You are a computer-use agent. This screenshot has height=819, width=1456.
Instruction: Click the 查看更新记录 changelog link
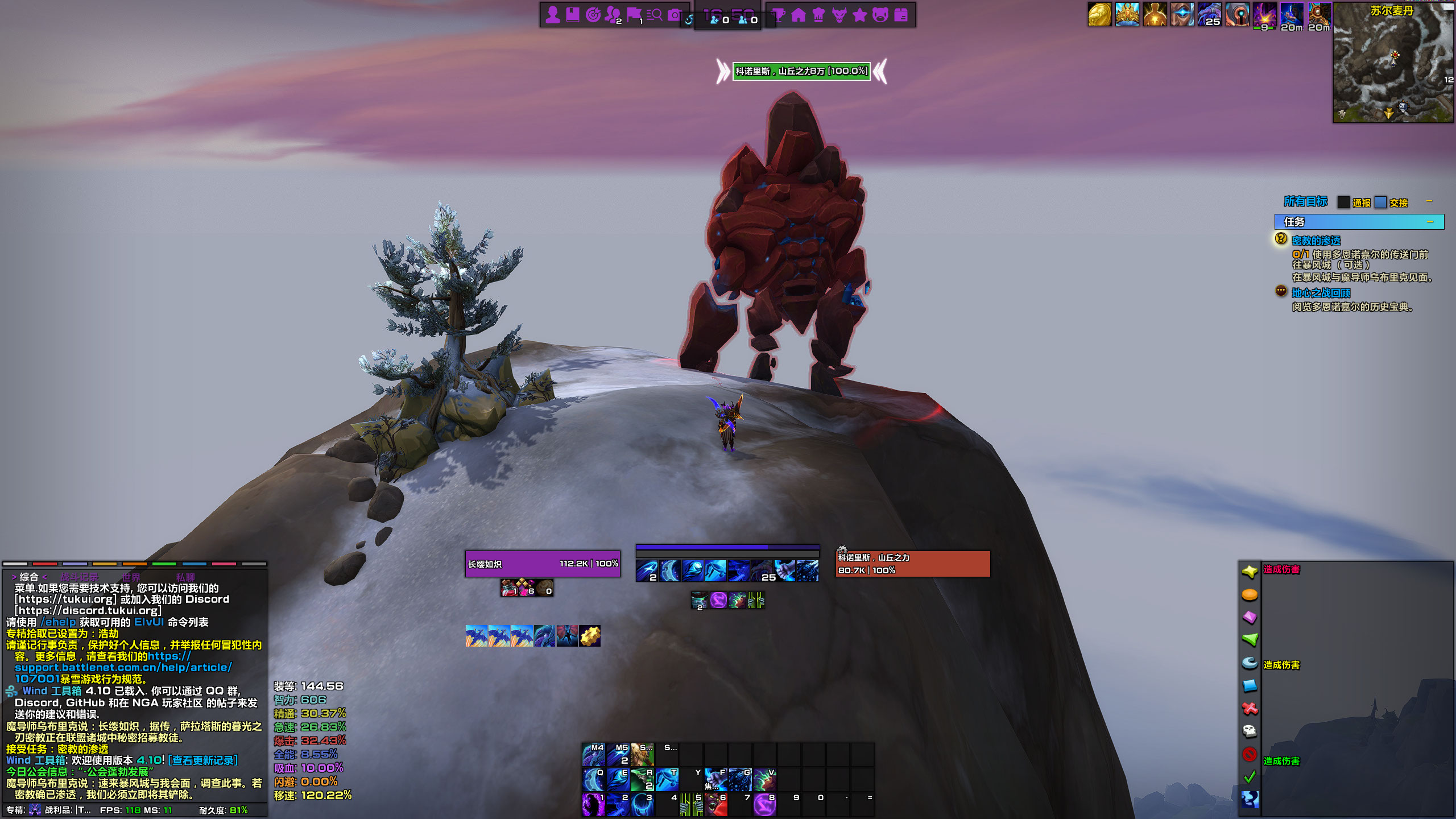point(203,760)
